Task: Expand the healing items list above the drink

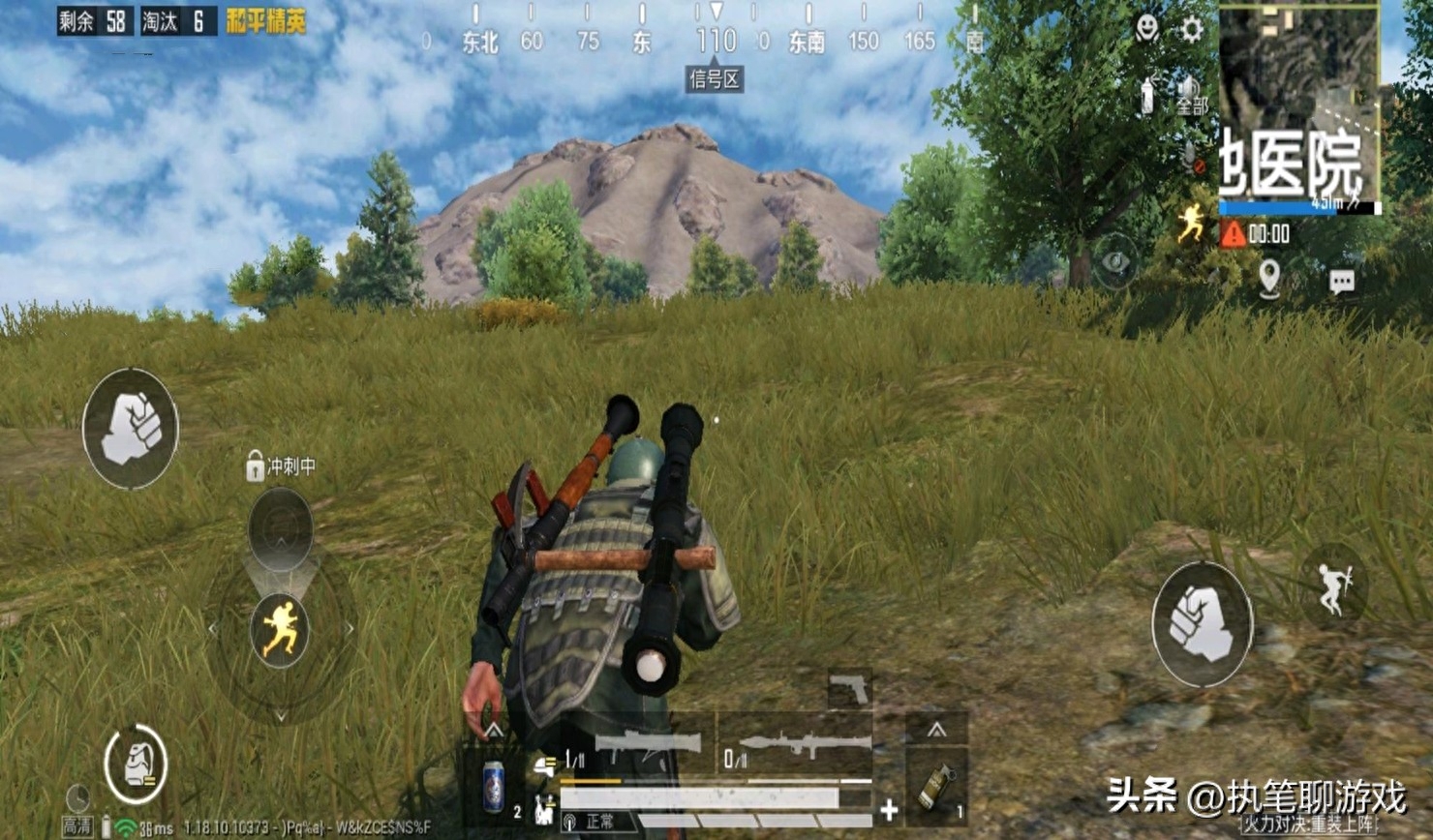Action: click(x=494, y=730)
